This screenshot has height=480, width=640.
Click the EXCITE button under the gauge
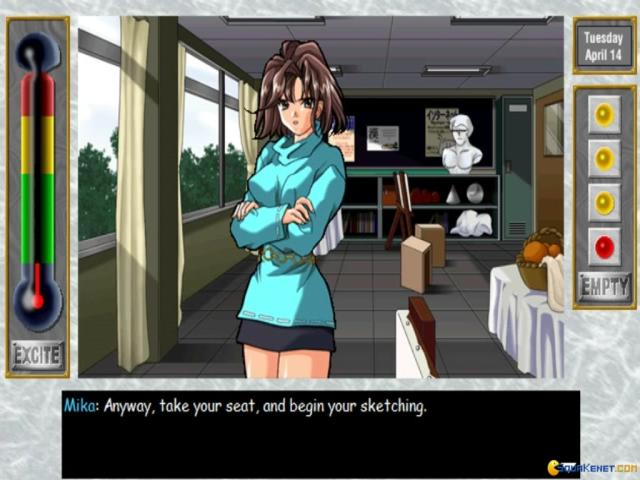37,354
